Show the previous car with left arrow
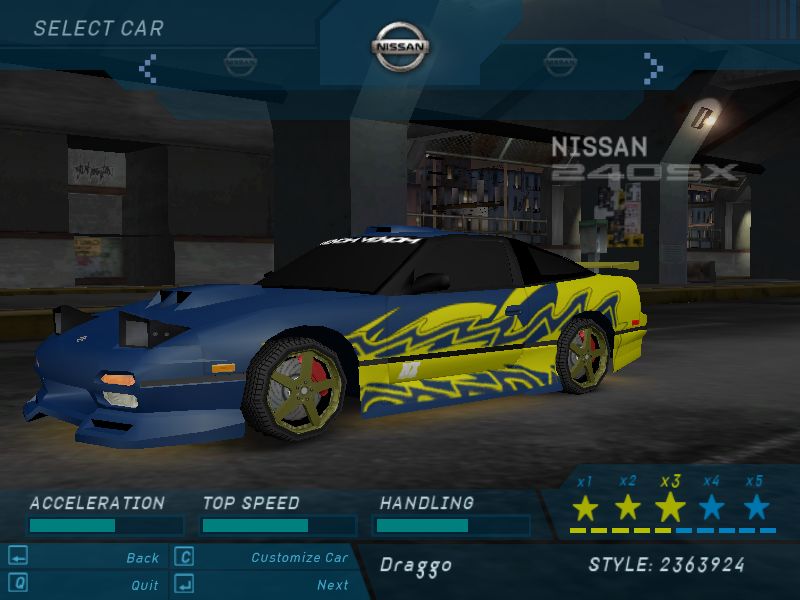This screenshot has height=600, width=800. click(x=148, y=67)
